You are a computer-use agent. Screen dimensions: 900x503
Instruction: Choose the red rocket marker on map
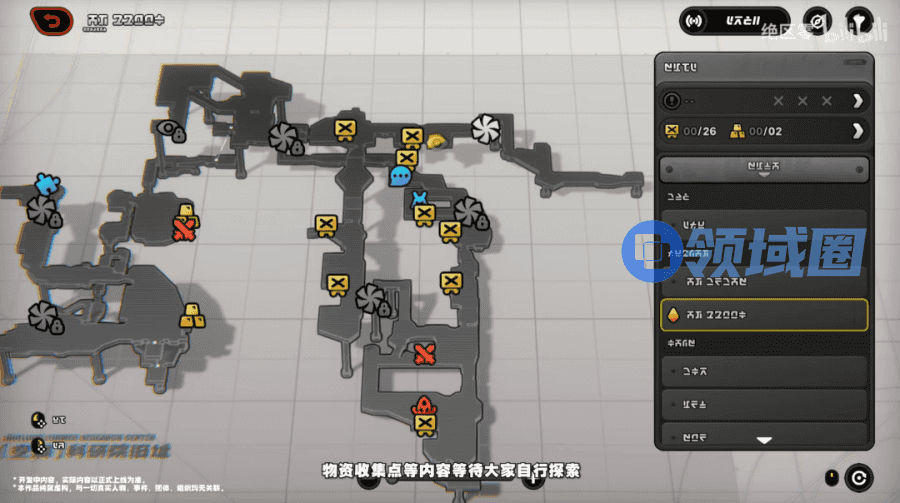424,406
